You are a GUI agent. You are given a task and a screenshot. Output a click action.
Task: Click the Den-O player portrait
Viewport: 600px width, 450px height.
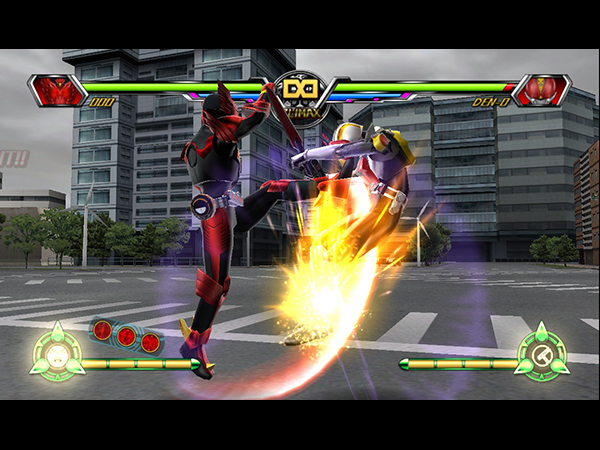[x=540, y=91]
